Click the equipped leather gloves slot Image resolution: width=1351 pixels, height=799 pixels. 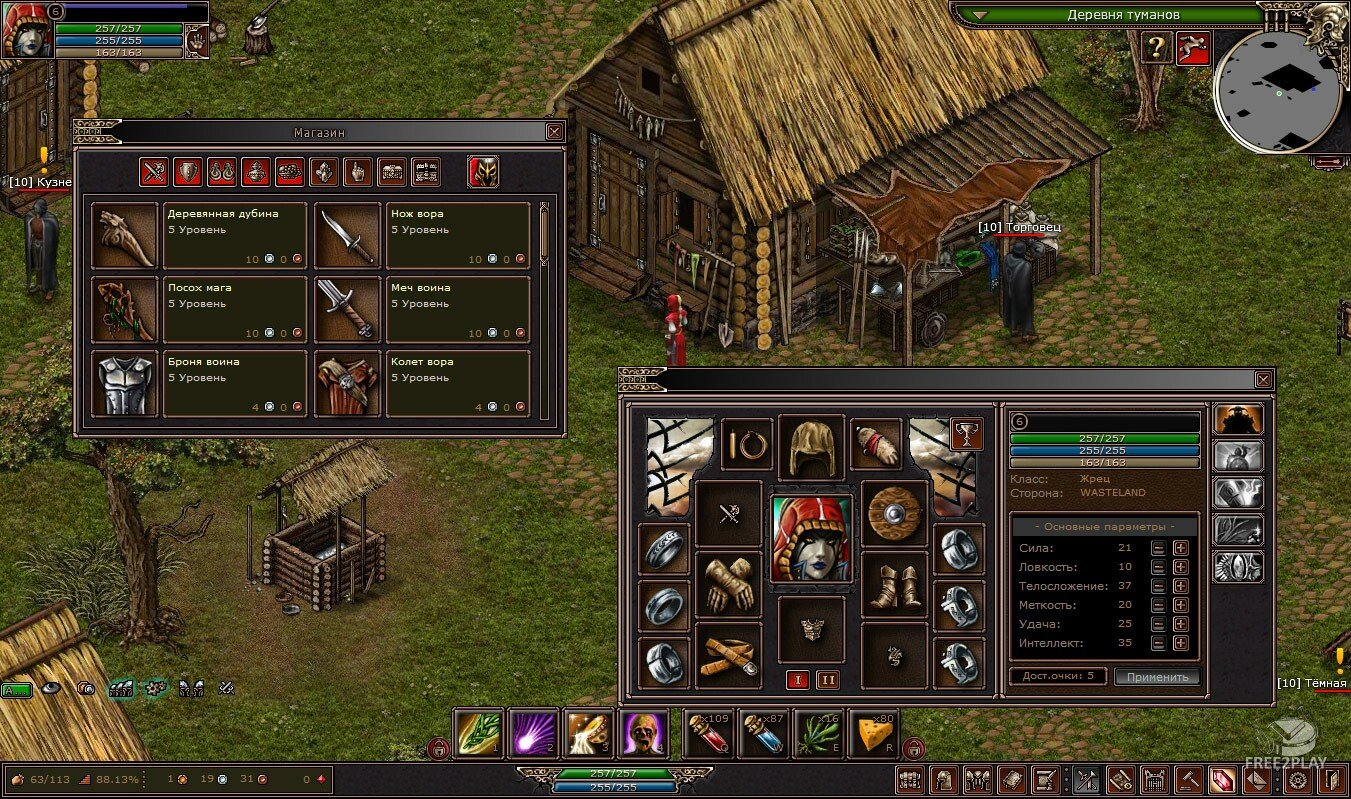coord(728,584)
